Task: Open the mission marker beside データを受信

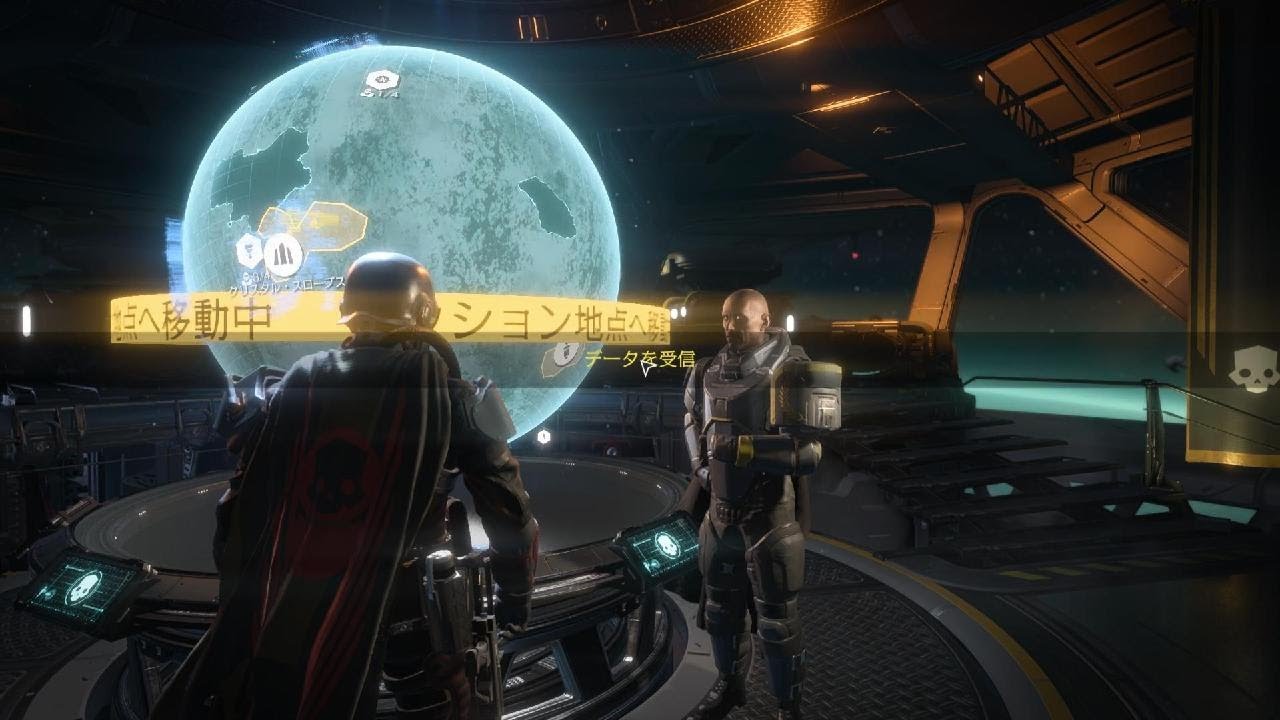Action: click(565, 354)
